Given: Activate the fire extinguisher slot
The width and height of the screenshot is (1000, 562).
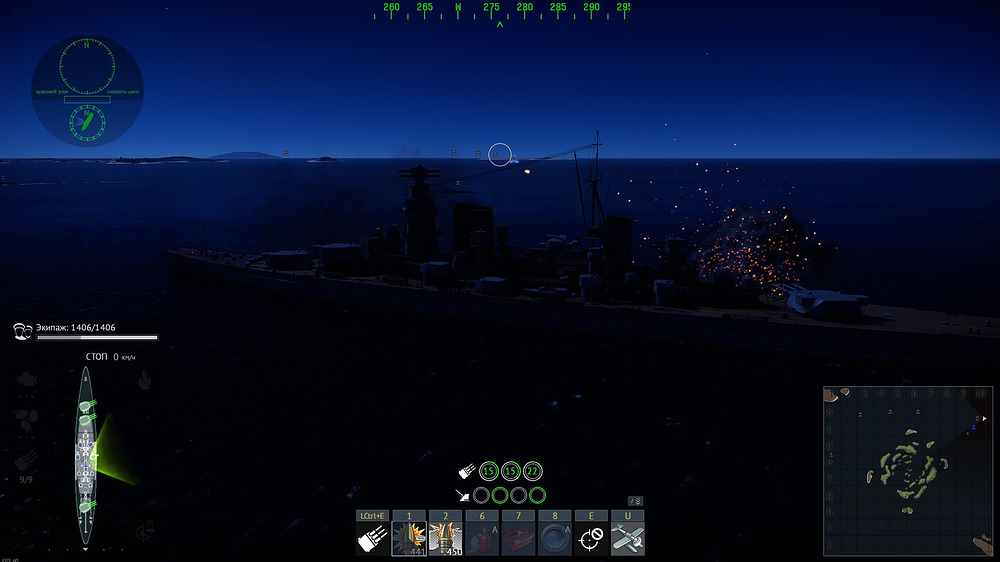Looking at the screenshot, I should click(482, 539).
